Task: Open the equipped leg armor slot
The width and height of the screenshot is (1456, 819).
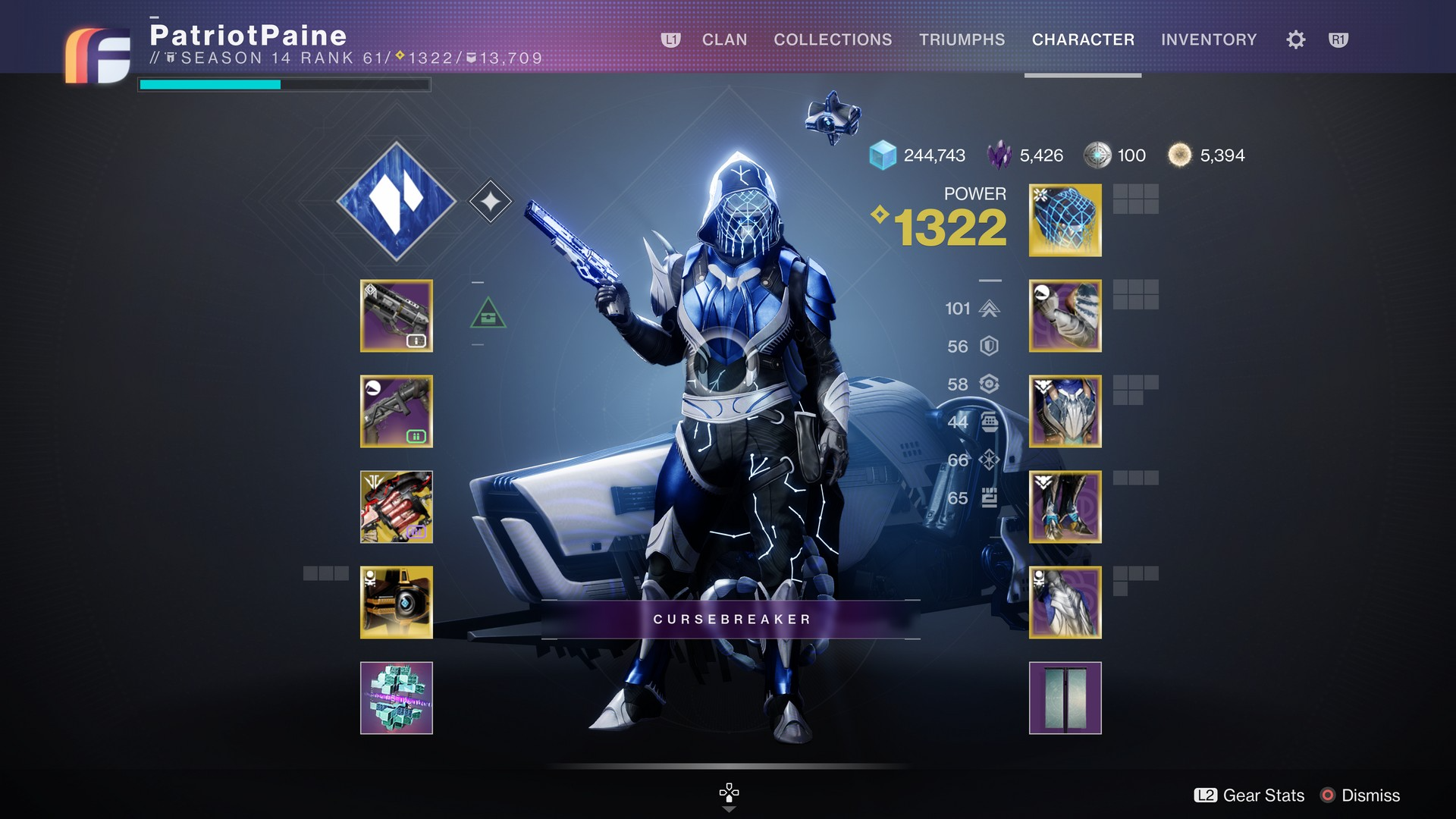Action: pyautogui.click(x=1065, y=507)
